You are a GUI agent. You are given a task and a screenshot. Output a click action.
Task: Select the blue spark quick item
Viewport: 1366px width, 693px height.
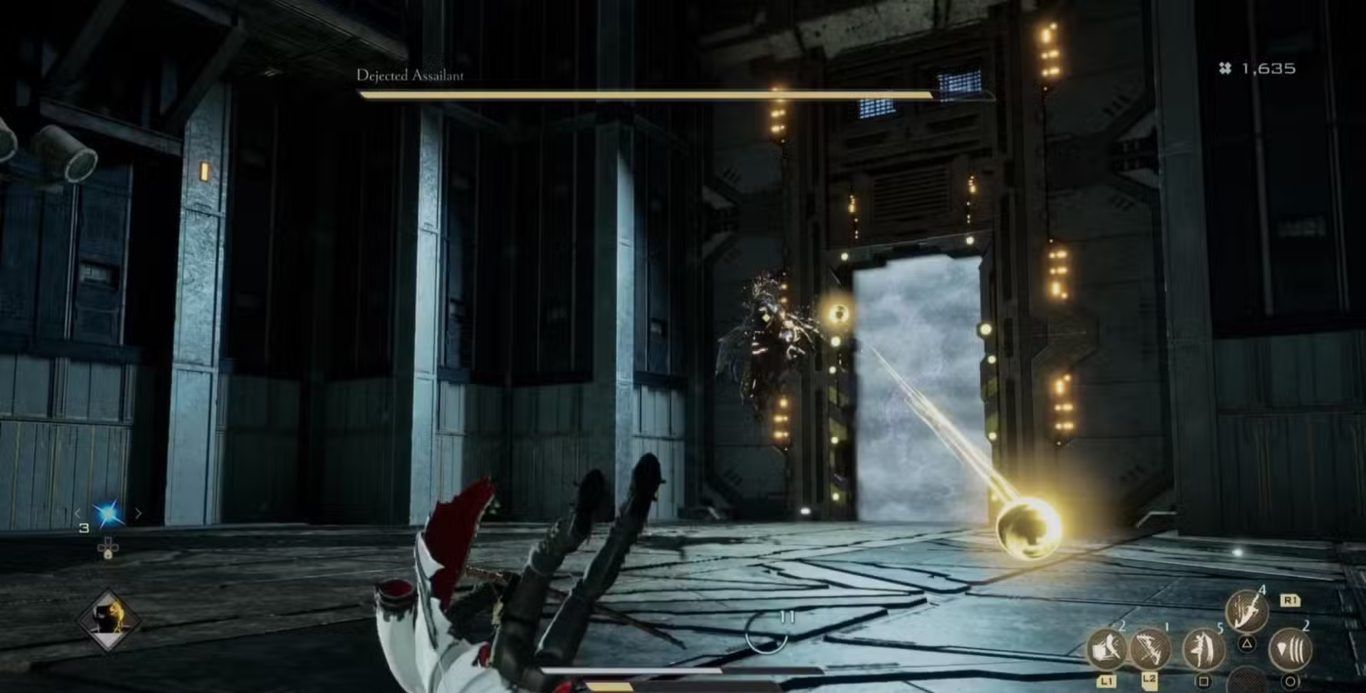point(108,514)
